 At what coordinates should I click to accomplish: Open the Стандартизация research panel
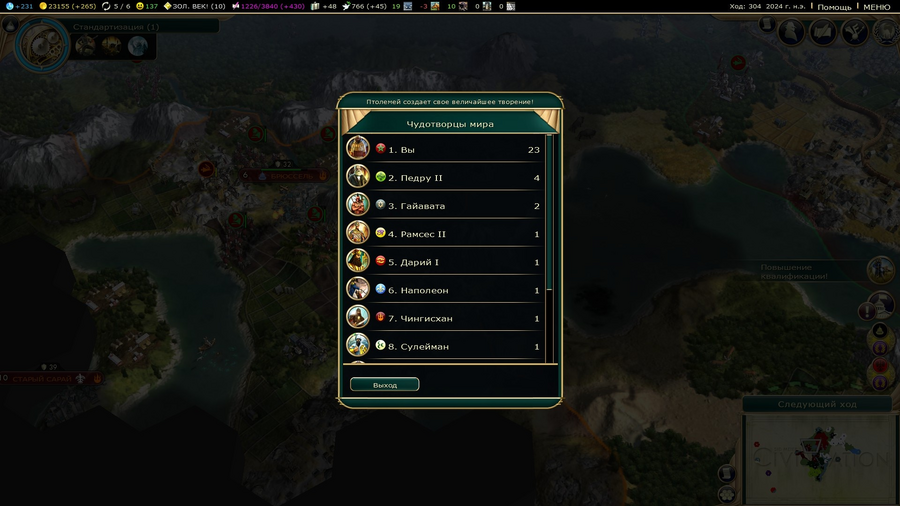115,27
